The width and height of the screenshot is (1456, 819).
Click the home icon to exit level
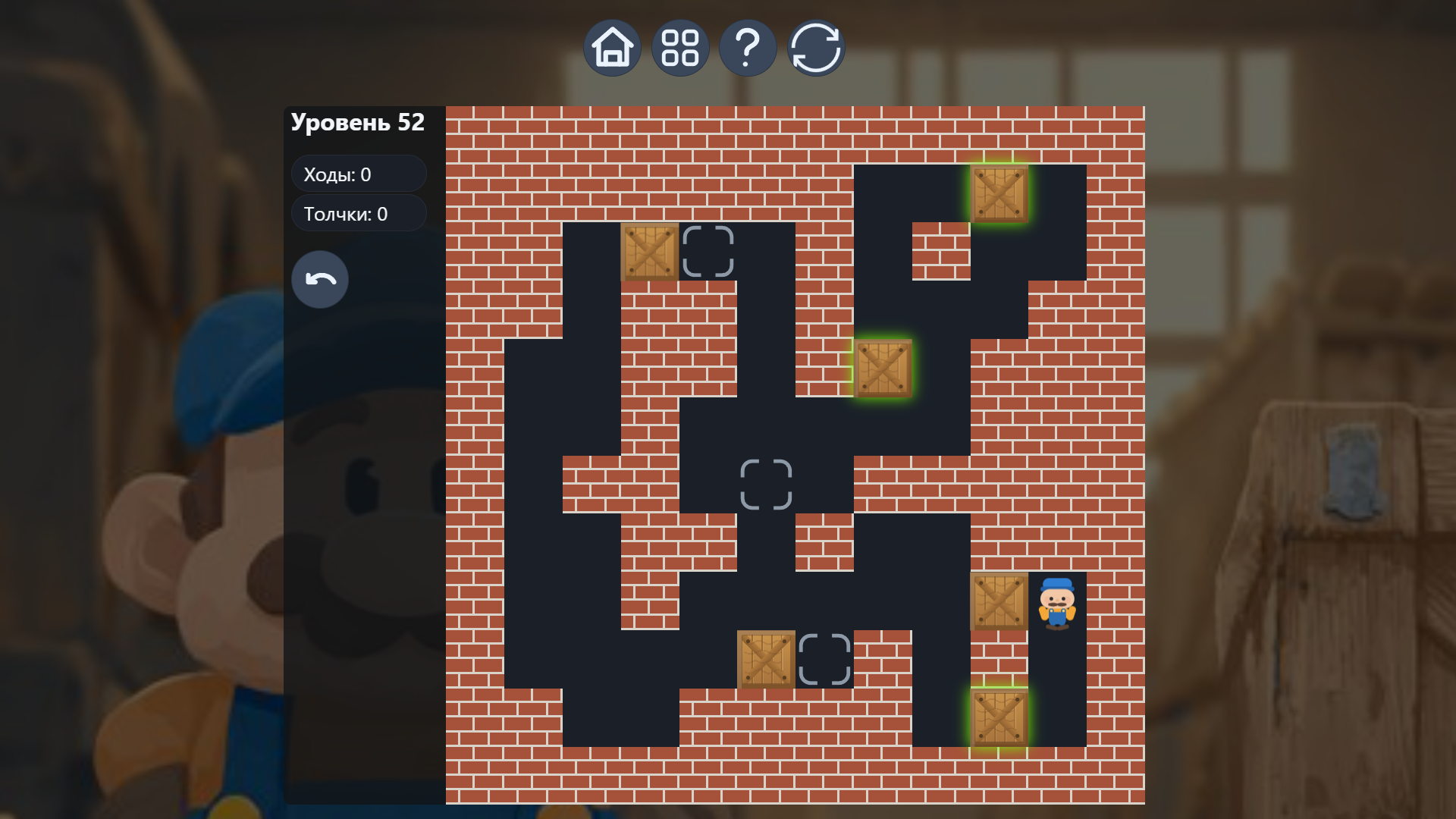(612, 47)
